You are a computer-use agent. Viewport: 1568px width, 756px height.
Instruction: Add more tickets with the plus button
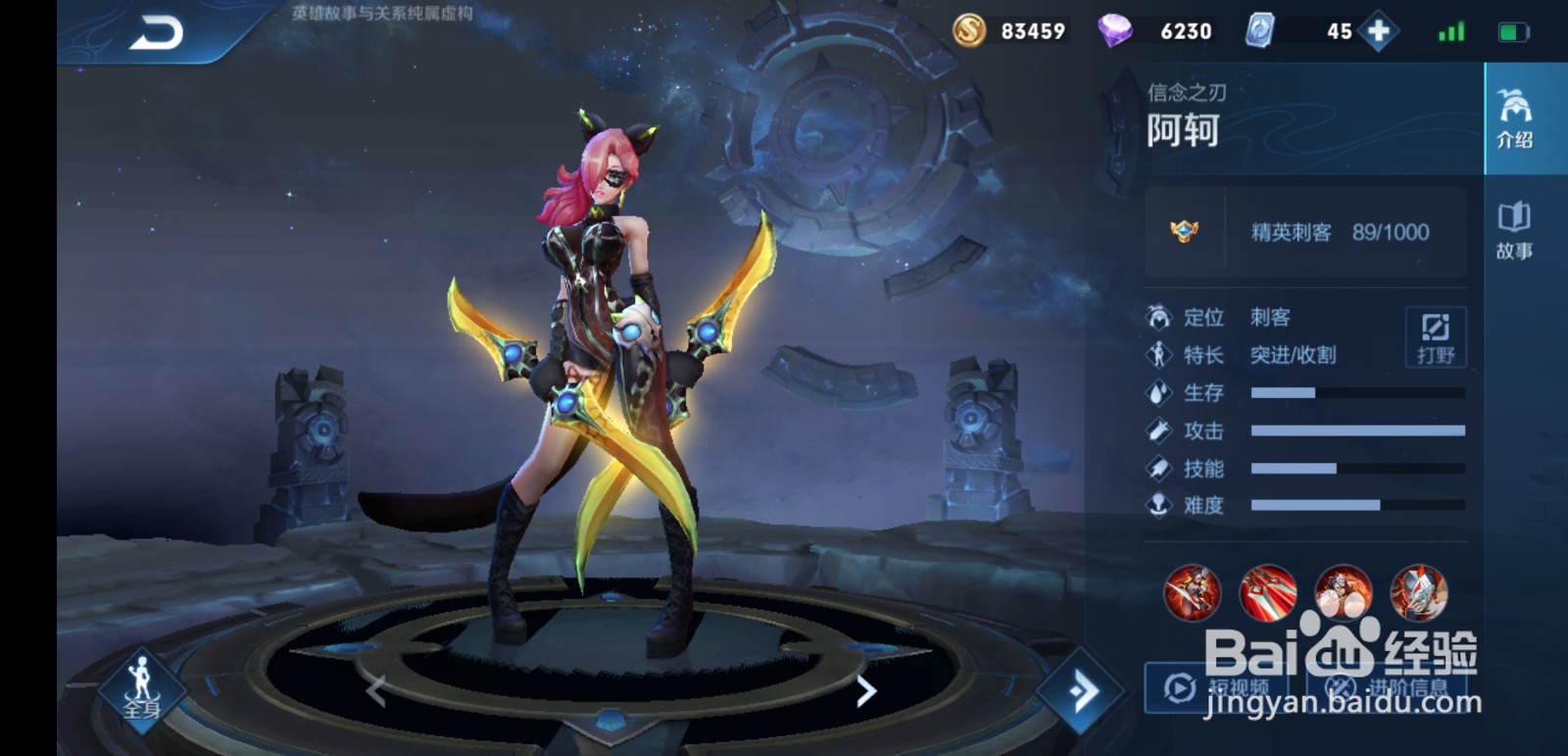pos(1378,31)
